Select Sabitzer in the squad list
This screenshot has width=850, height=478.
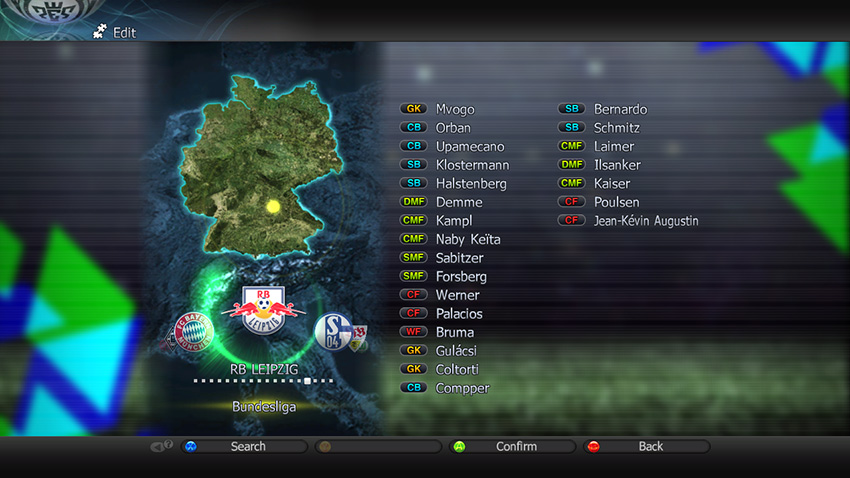[461, 258]
